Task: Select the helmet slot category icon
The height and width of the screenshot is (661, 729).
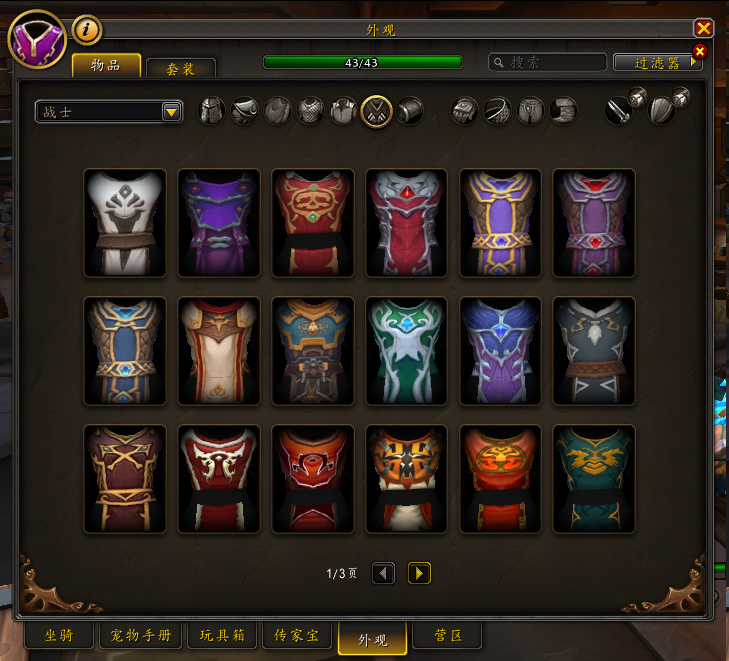Action: tap(211, 111)
